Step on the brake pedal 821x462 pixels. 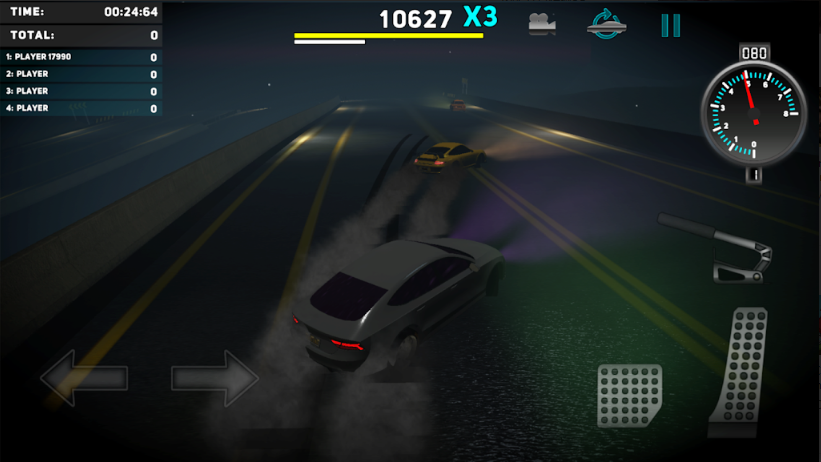coord(630,396)
